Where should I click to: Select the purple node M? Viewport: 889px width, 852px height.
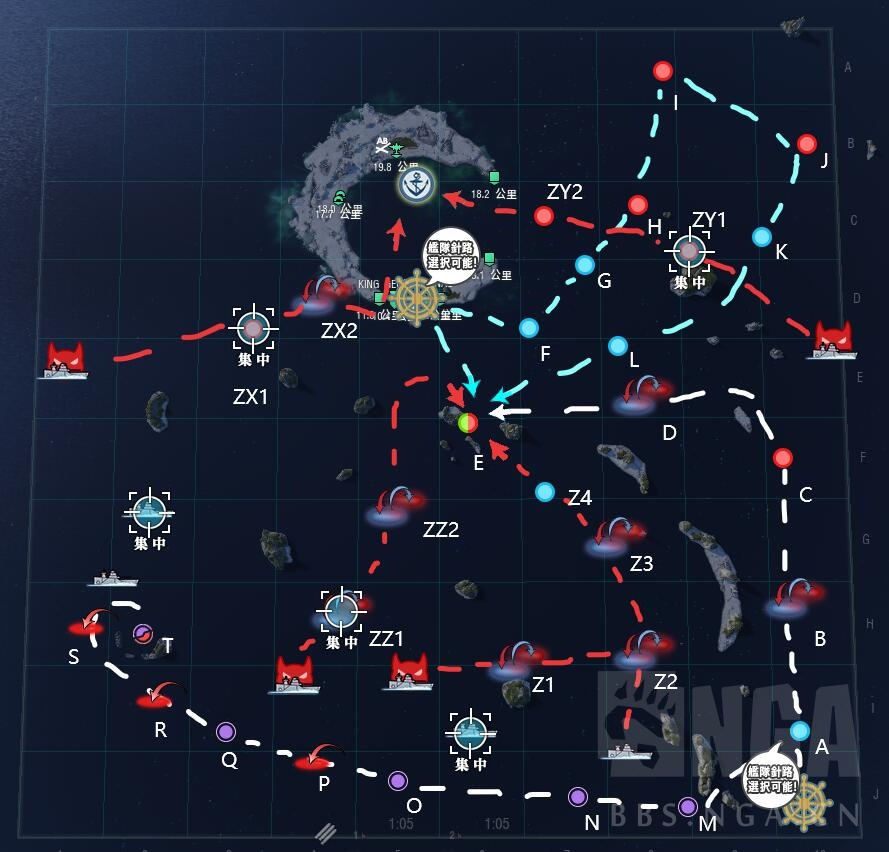point(687,806)
